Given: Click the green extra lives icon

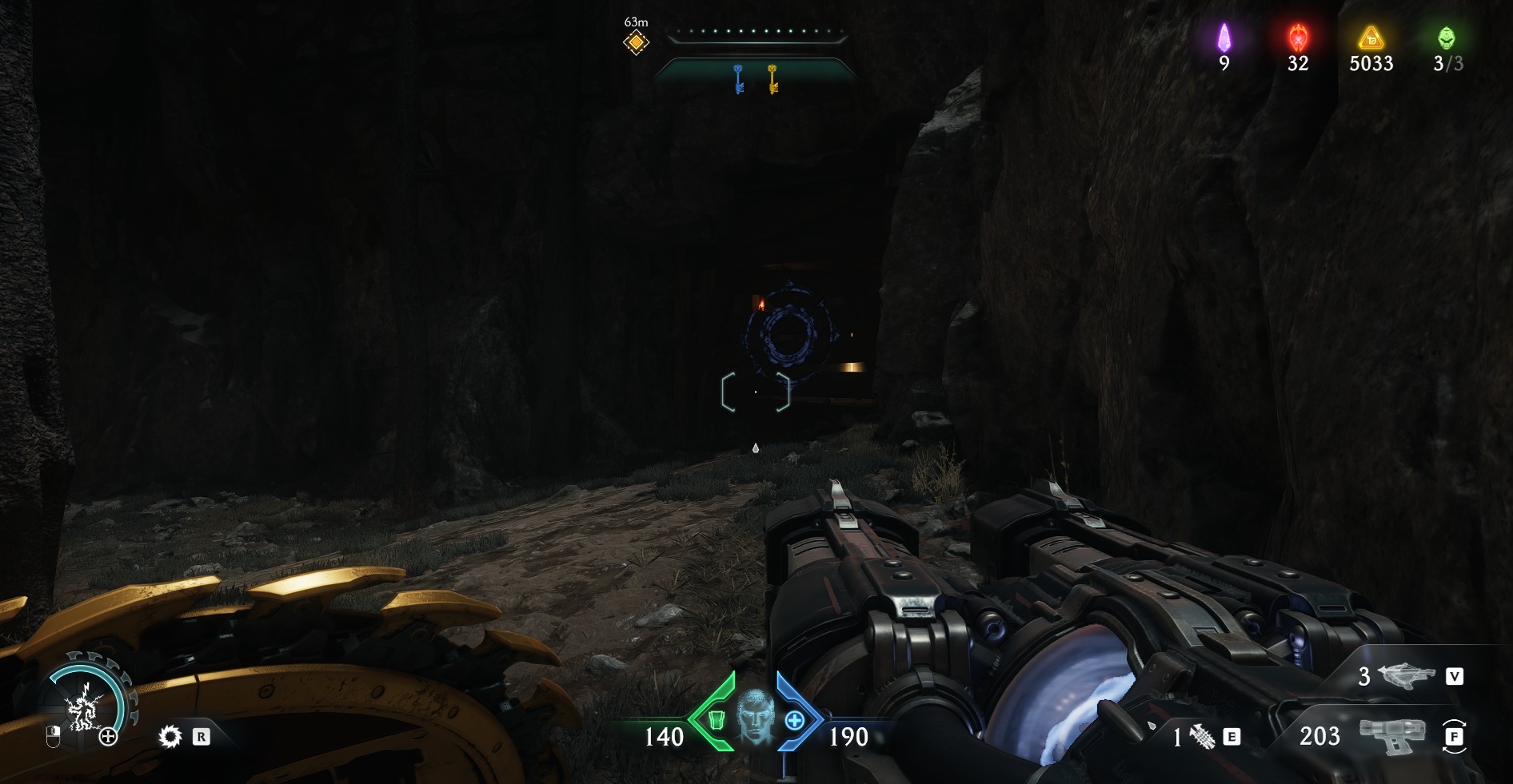Looking at the screenshot, I should tap(1446, 38).
